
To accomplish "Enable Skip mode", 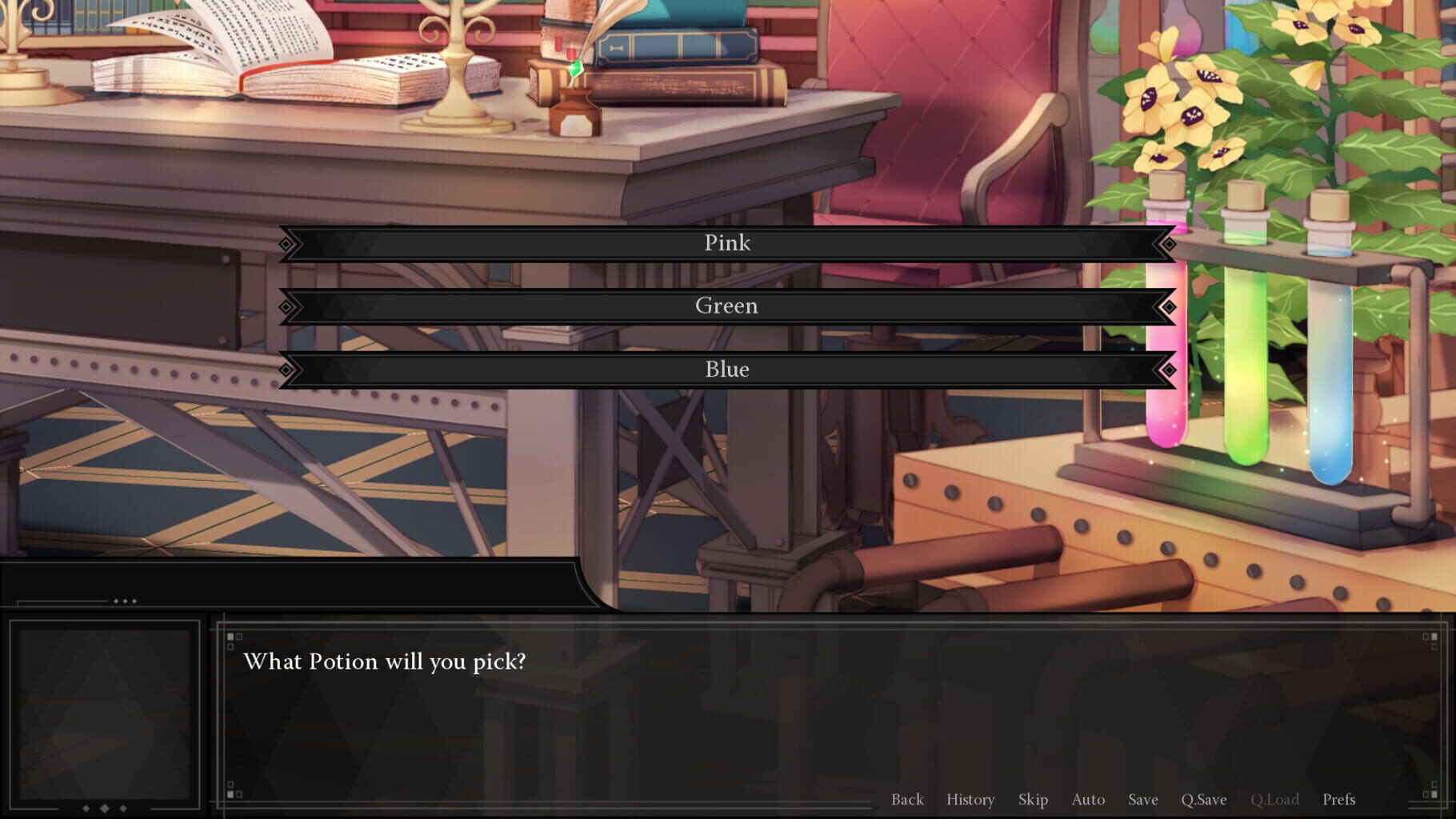I will (x=1033, y=799).
